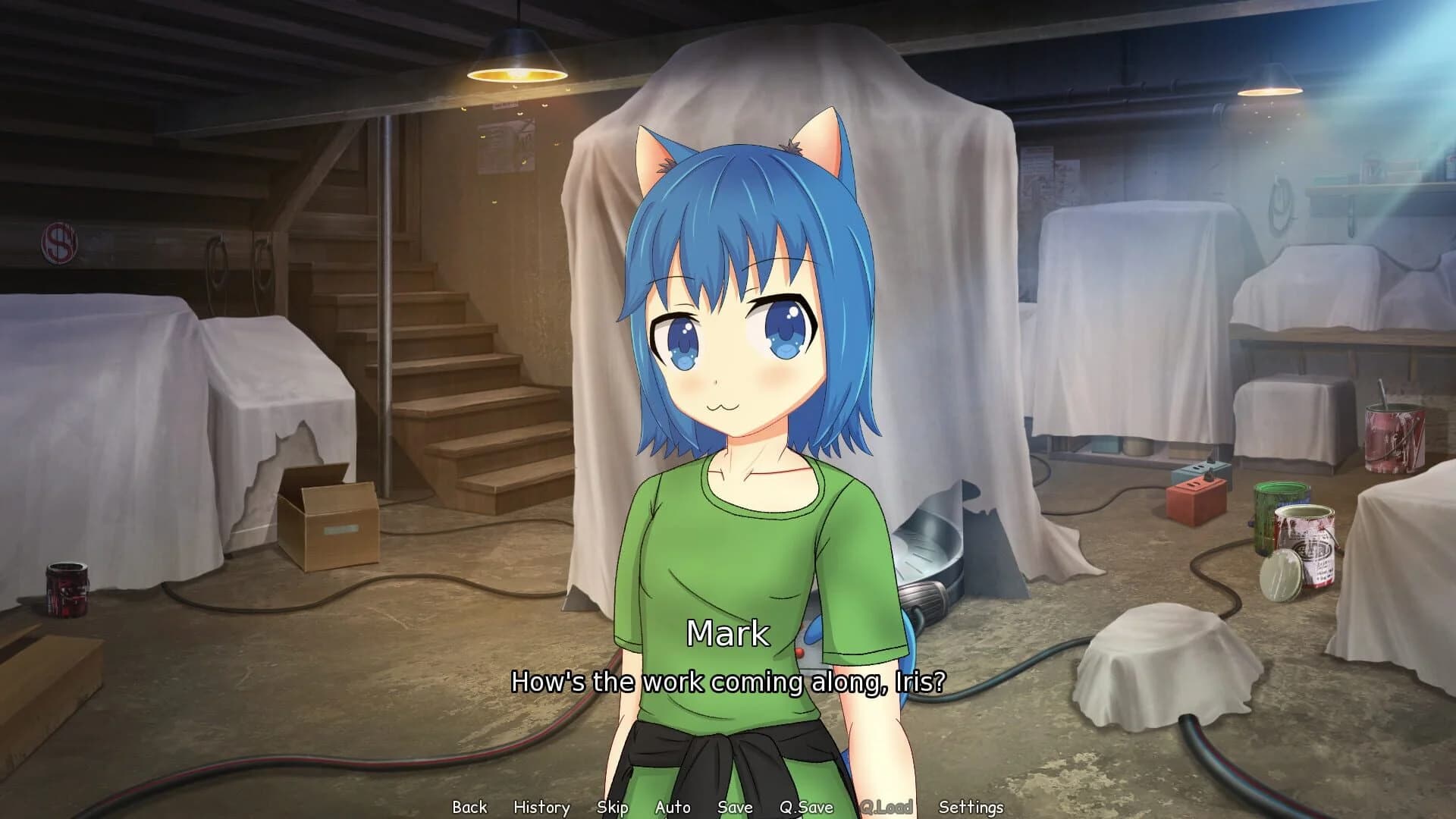Toggle Auto play mode

pos(673,807)
